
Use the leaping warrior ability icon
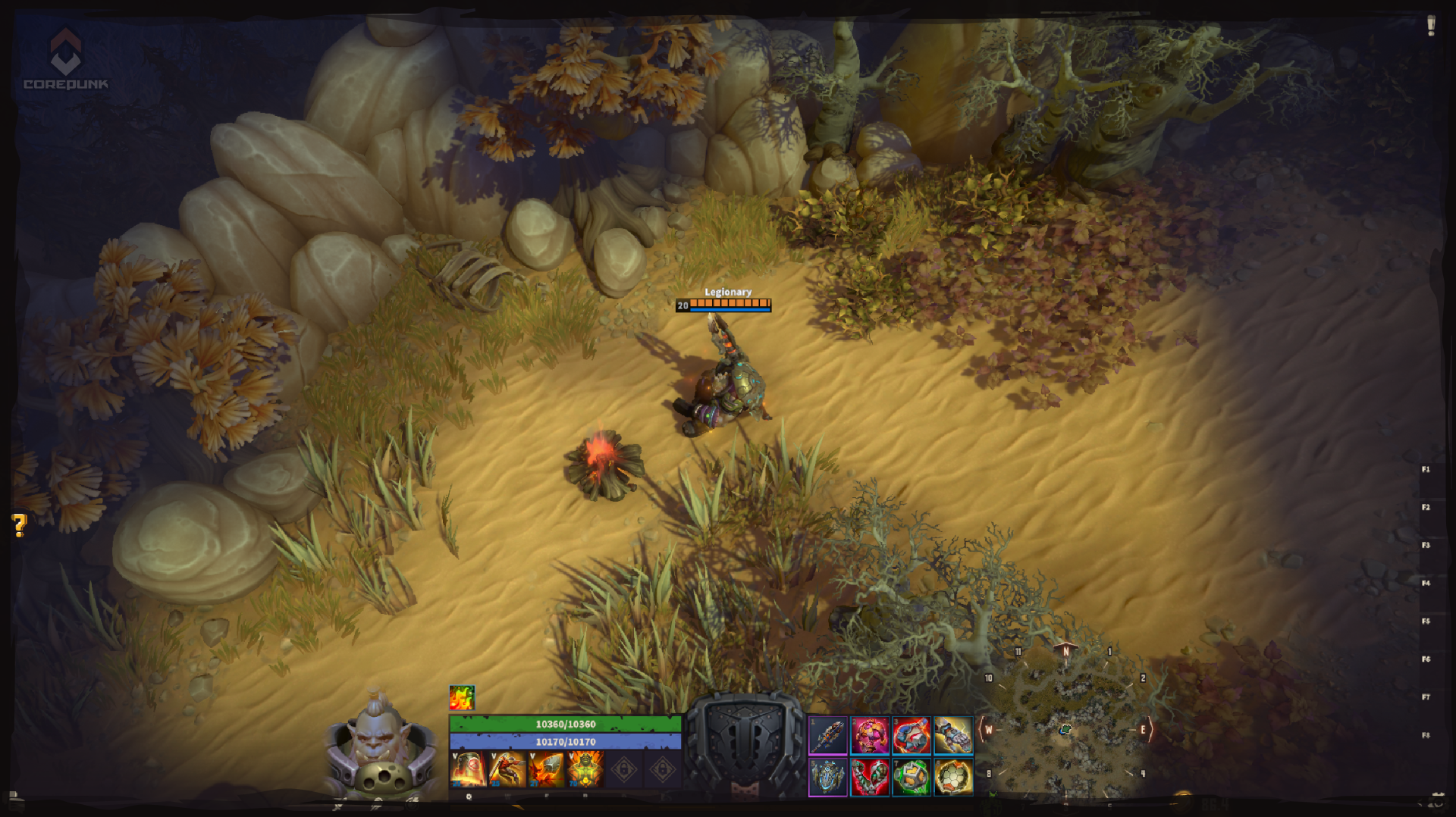507,768
